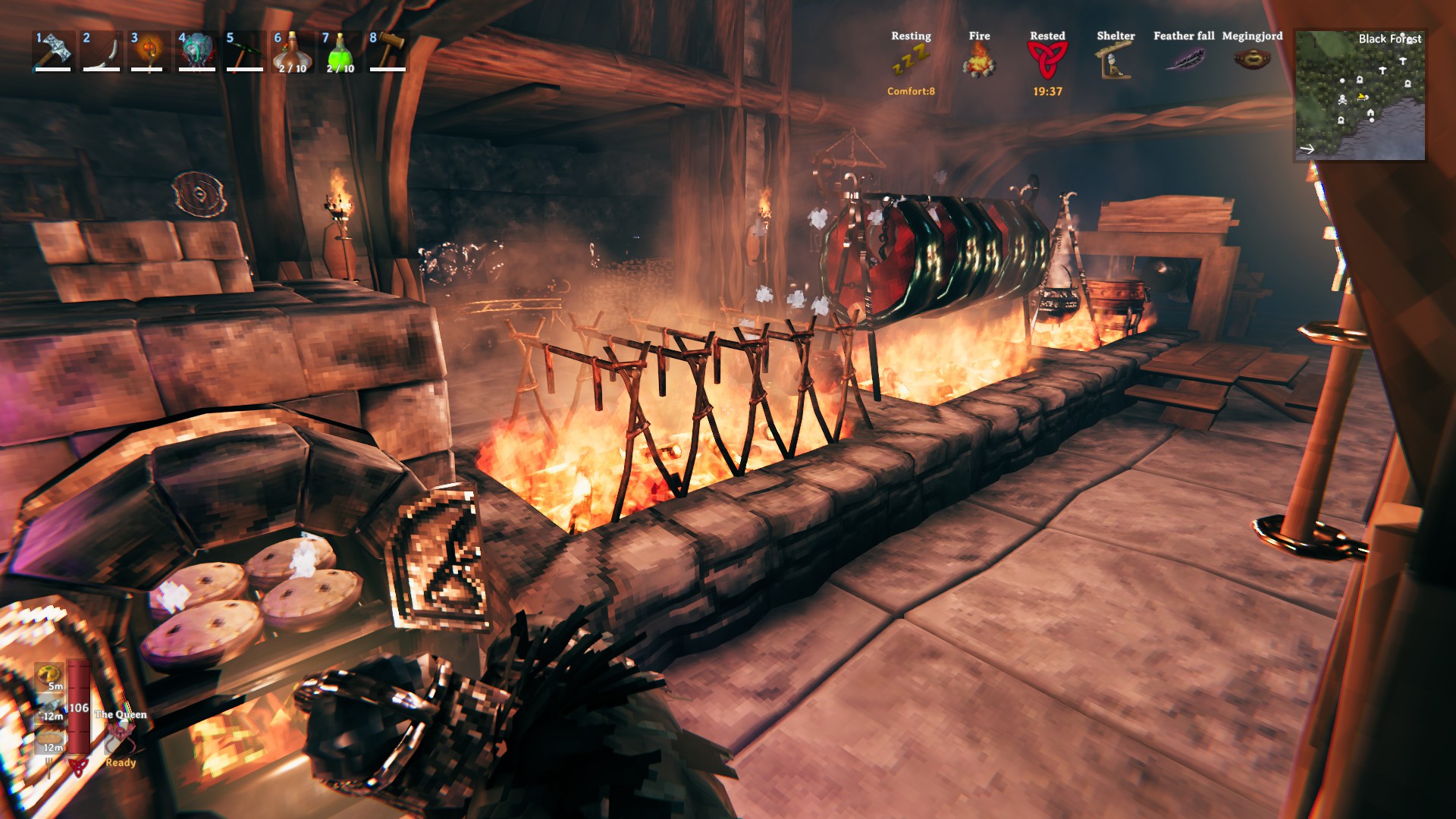Click the house marker on the minimap

point(1370,113)
